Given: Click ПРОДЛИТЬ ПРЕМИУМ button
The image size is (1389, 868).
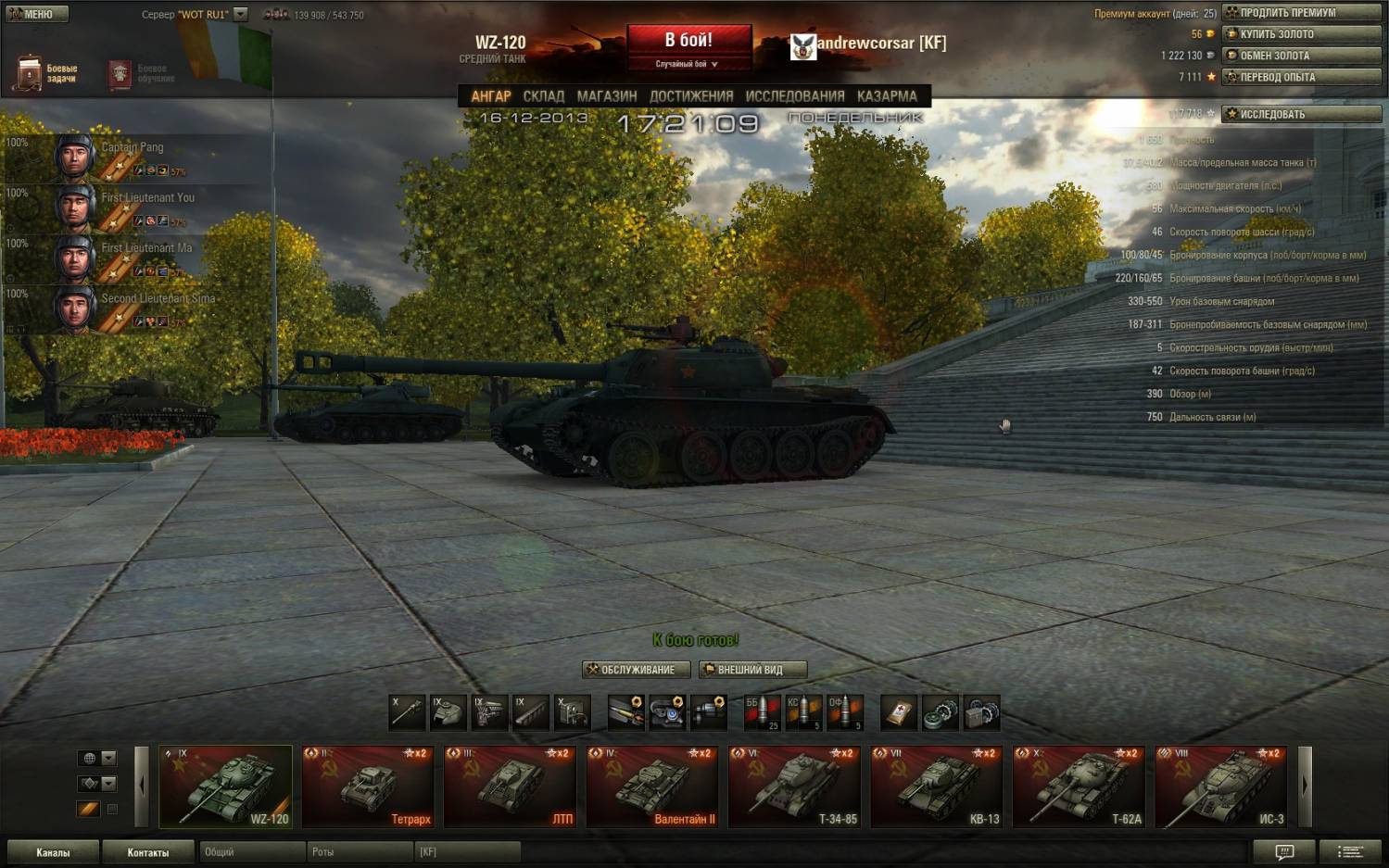Looking at the screenshot, I should (x=1301, y=13).
